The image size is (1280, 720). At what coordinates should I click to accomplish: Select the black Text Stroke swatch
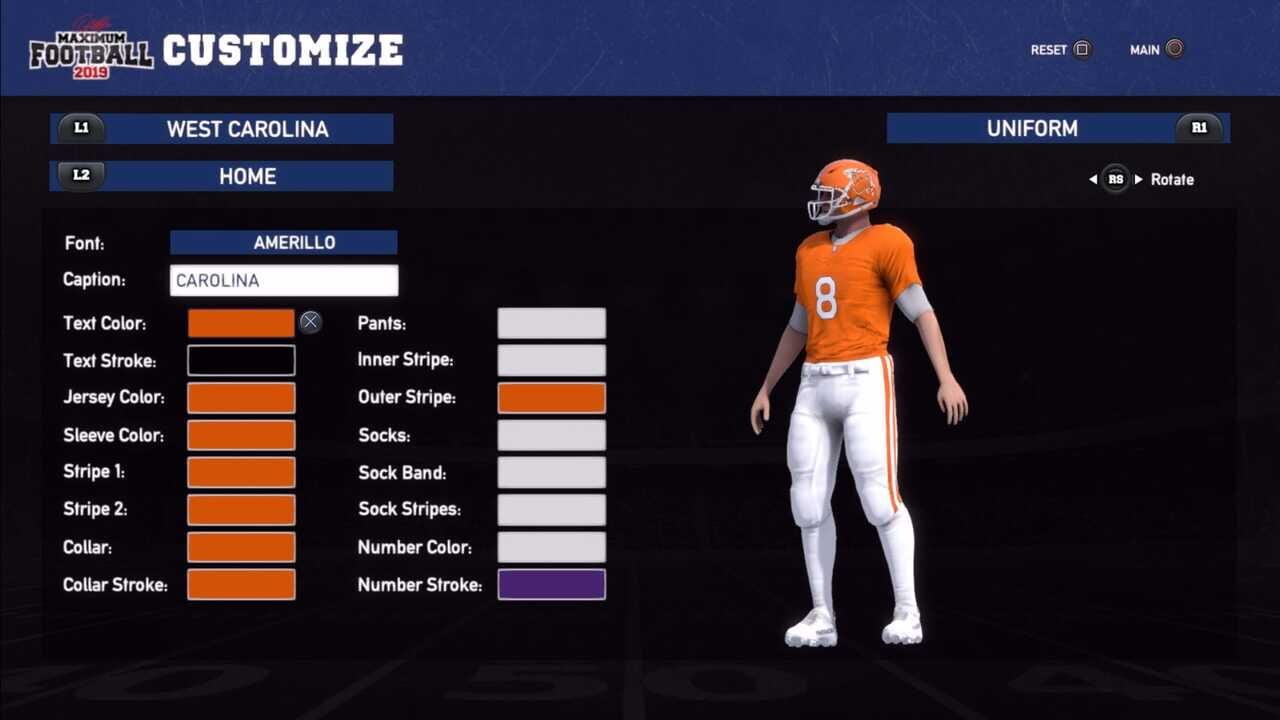pyautogui.click(x=241, y=359)
